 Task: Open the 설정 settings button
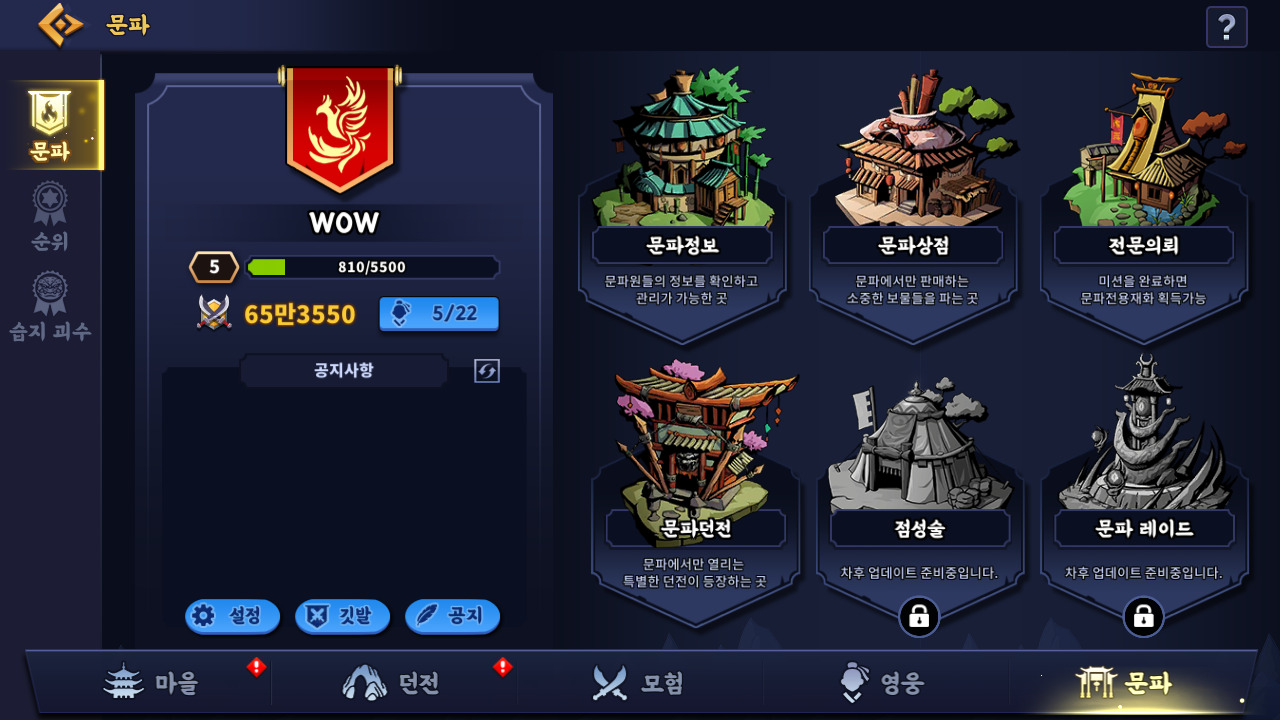(x=231, y=616)
